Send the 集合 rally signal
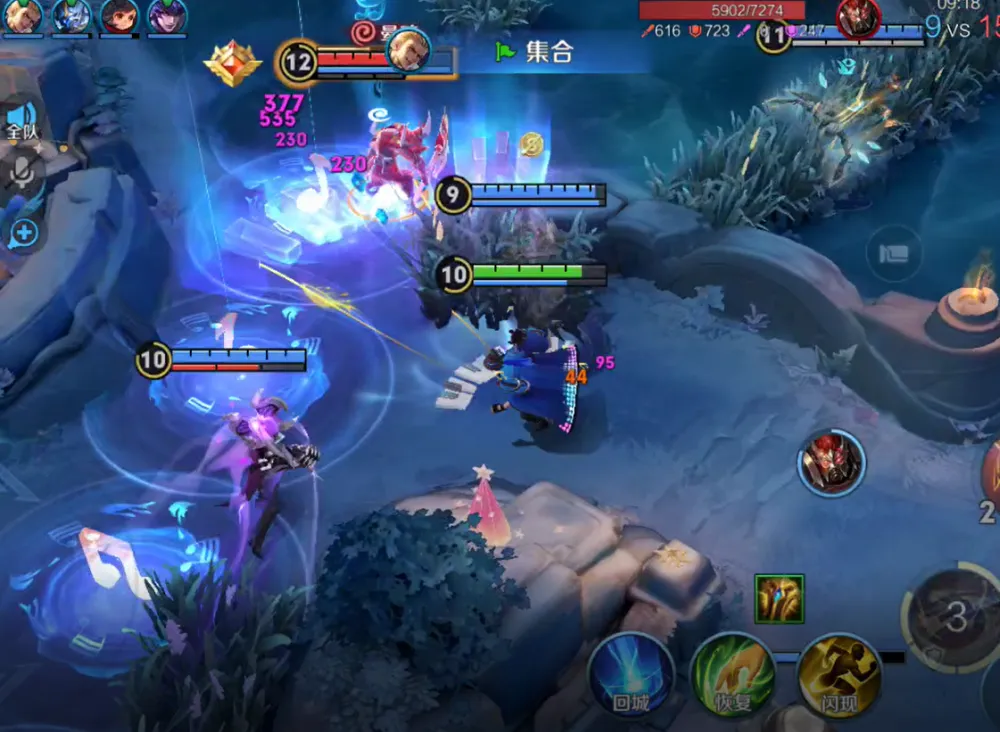The height and width of the screenshot is (732, 1000). [535, 52]
